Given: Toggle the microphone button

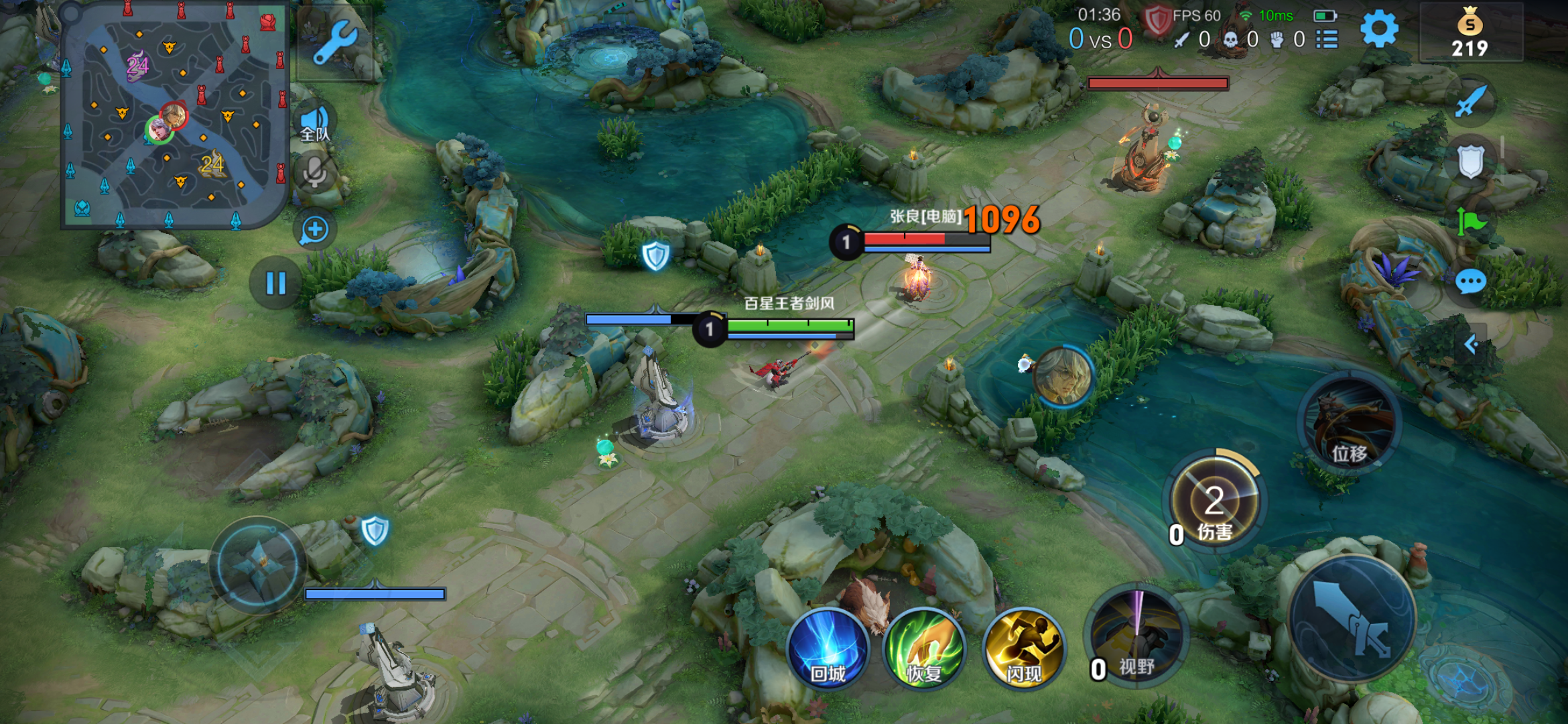Looking at the screenshot, I should pos(314,172).
